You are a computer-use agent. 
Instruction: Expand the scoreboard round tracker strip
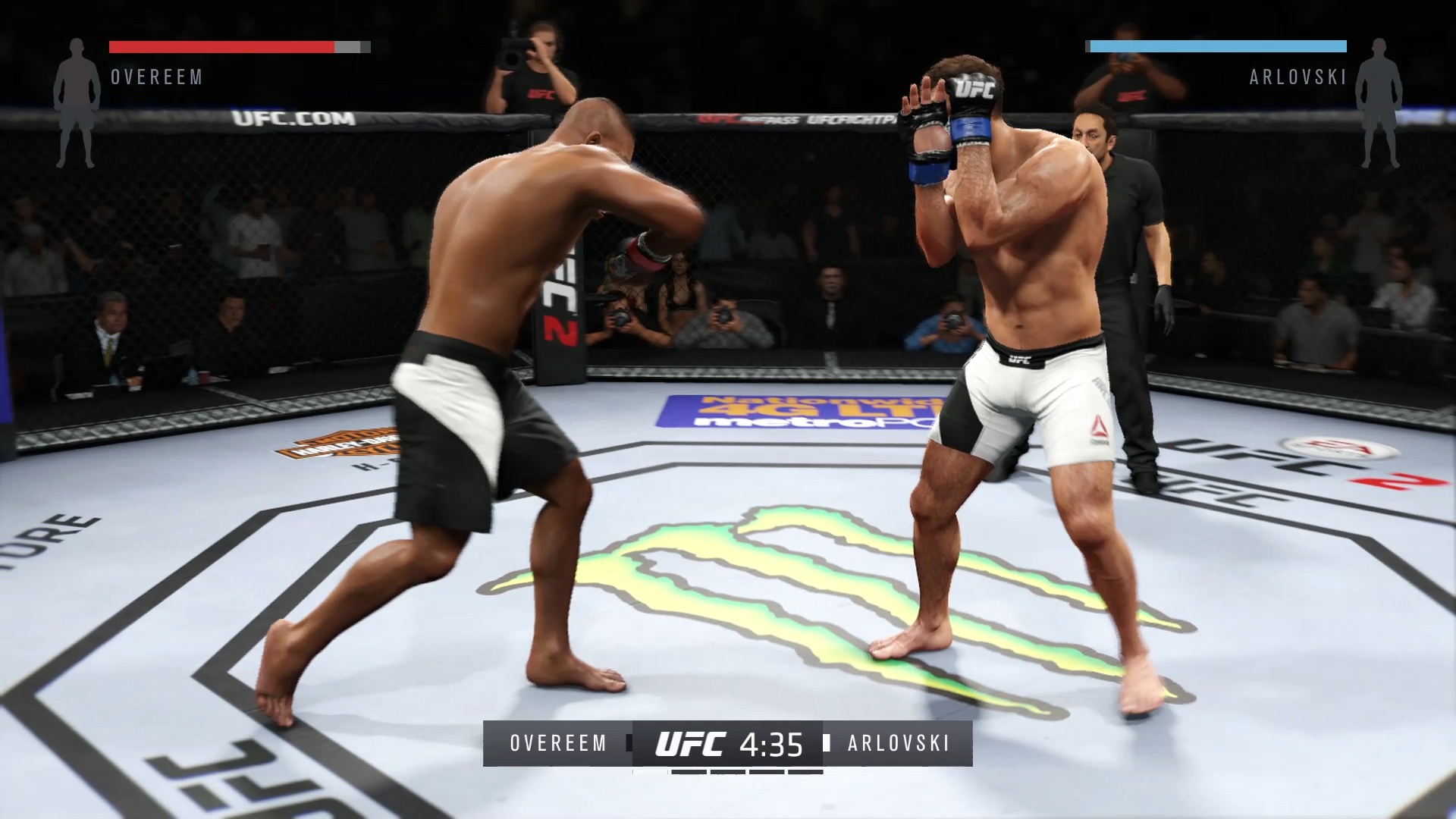point(728,771)
